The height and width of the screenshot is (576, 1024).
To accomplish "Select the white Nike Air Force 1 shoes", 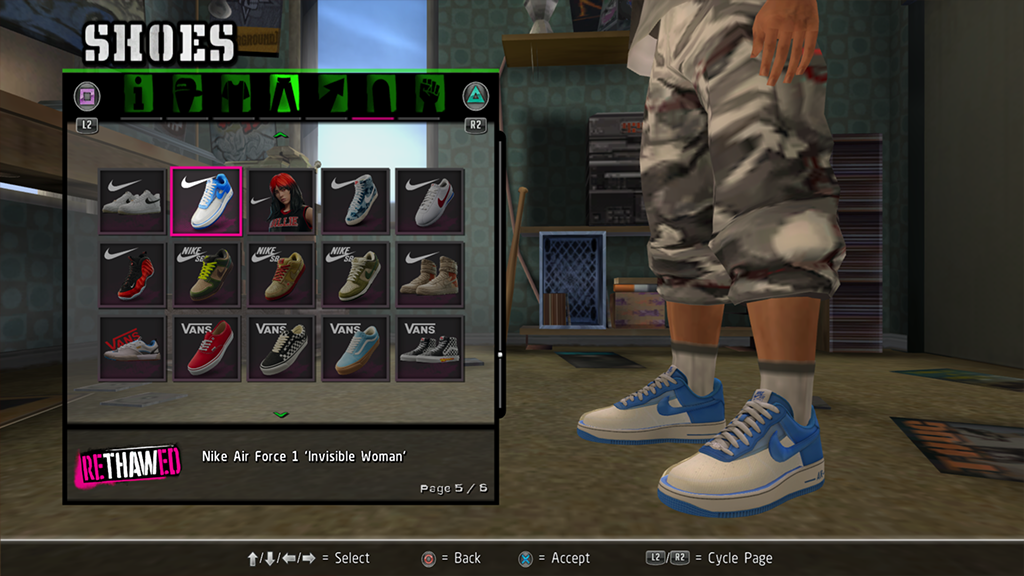I will tap(132, 201).
